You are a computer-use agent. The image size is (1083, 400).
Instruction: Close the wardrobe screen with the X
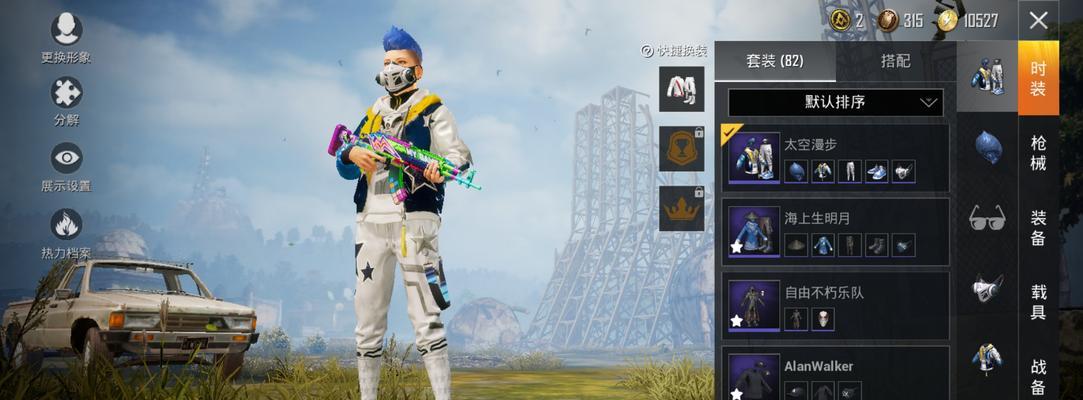coord(1039,20)
